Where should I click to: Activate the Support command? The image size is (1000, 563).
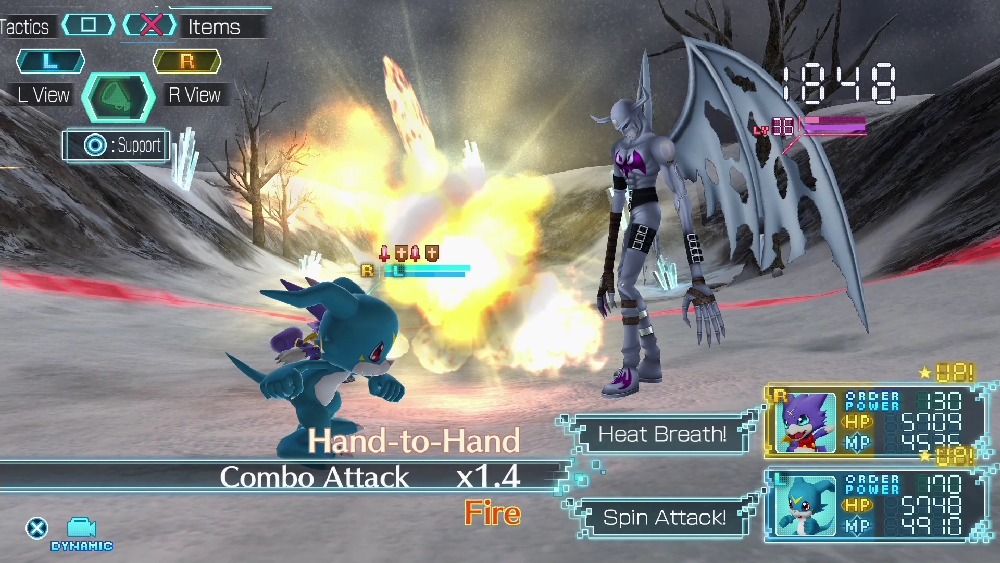(x=115, y=146)
